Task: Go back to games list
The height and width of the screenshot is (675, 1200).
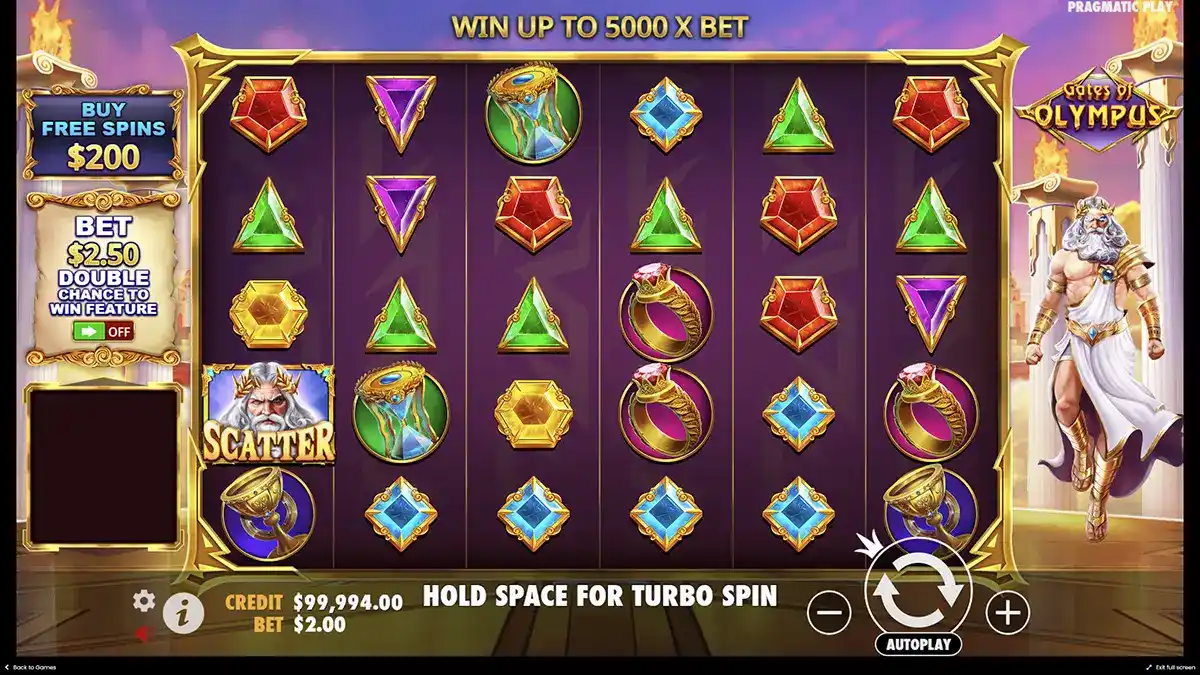Action: (x=30, y=667)
